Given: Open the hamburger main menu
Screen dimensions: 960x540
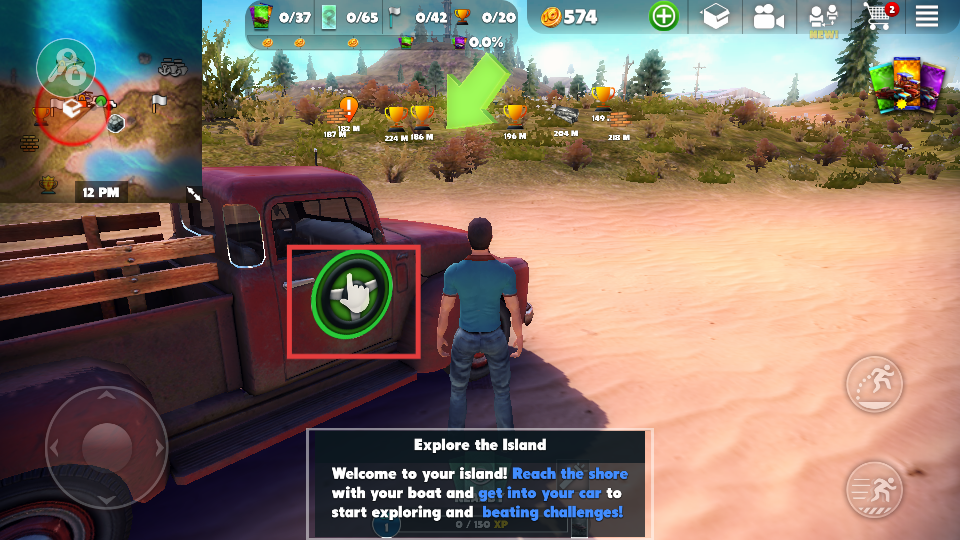Looking at the screenshot, I should pos(927,17).
